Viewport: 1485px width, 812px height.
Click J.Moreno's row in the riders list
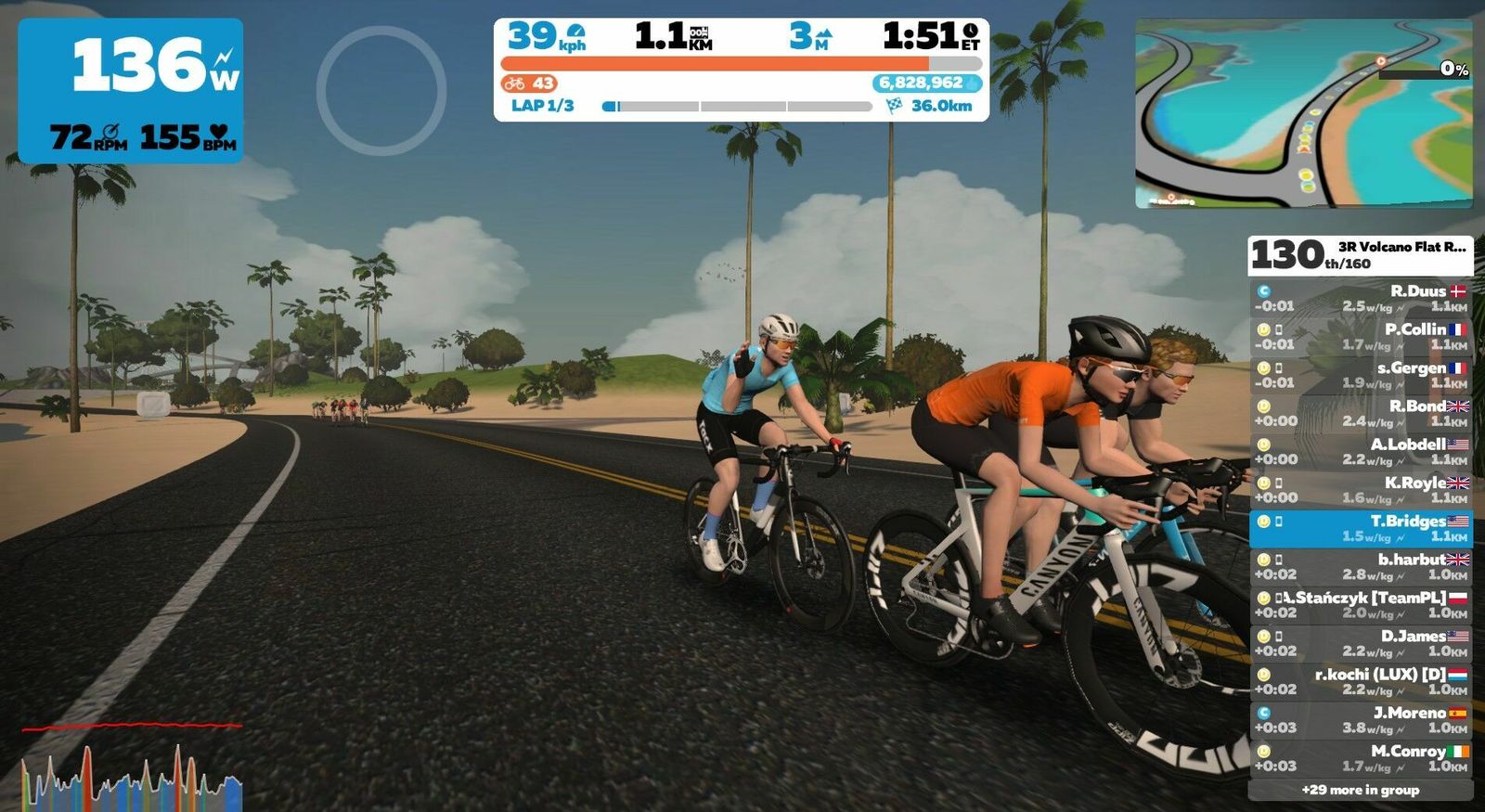tap(1361, 720)
